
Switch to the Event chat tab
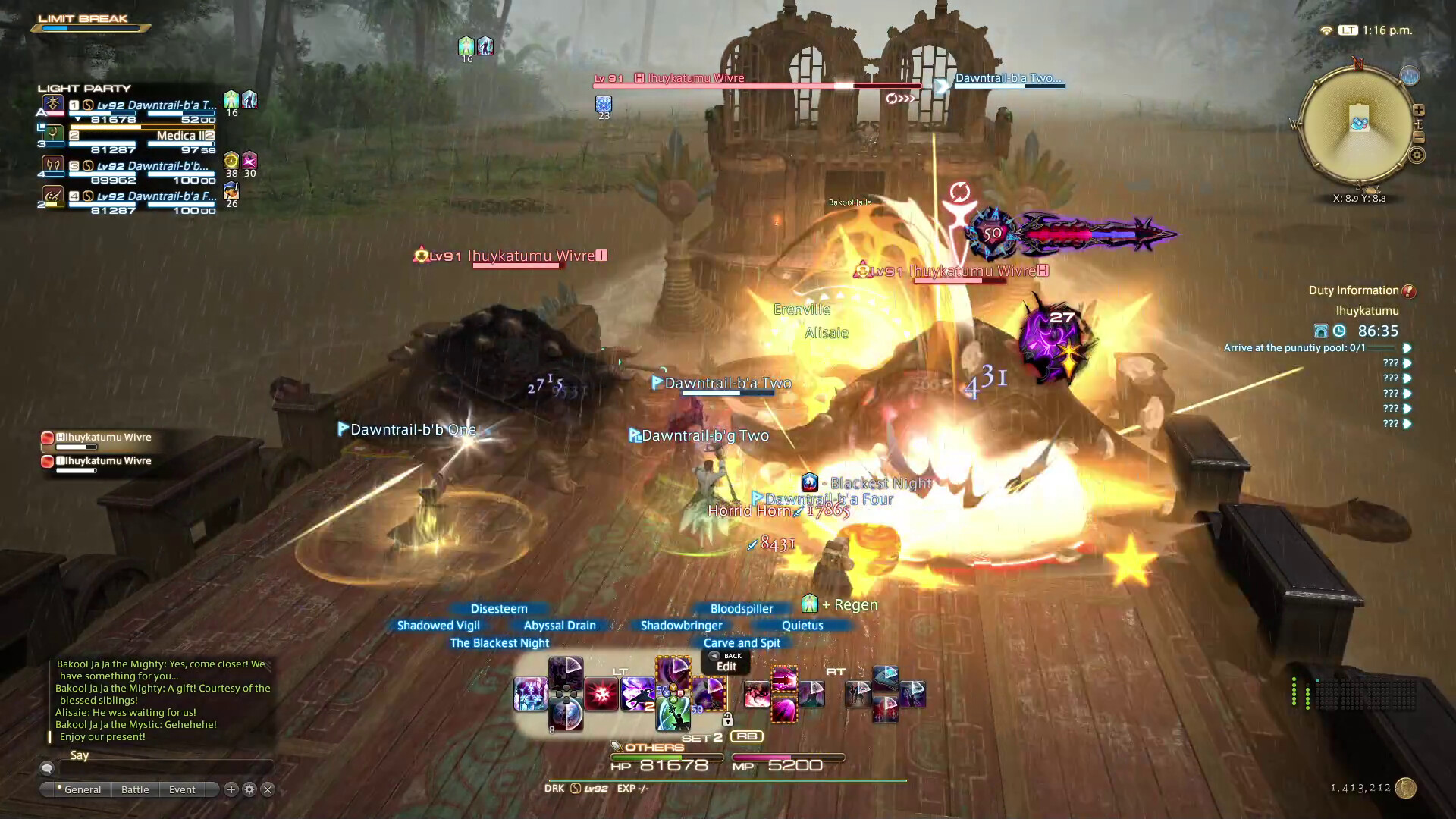pyautogui.click(x=181, y=789)
